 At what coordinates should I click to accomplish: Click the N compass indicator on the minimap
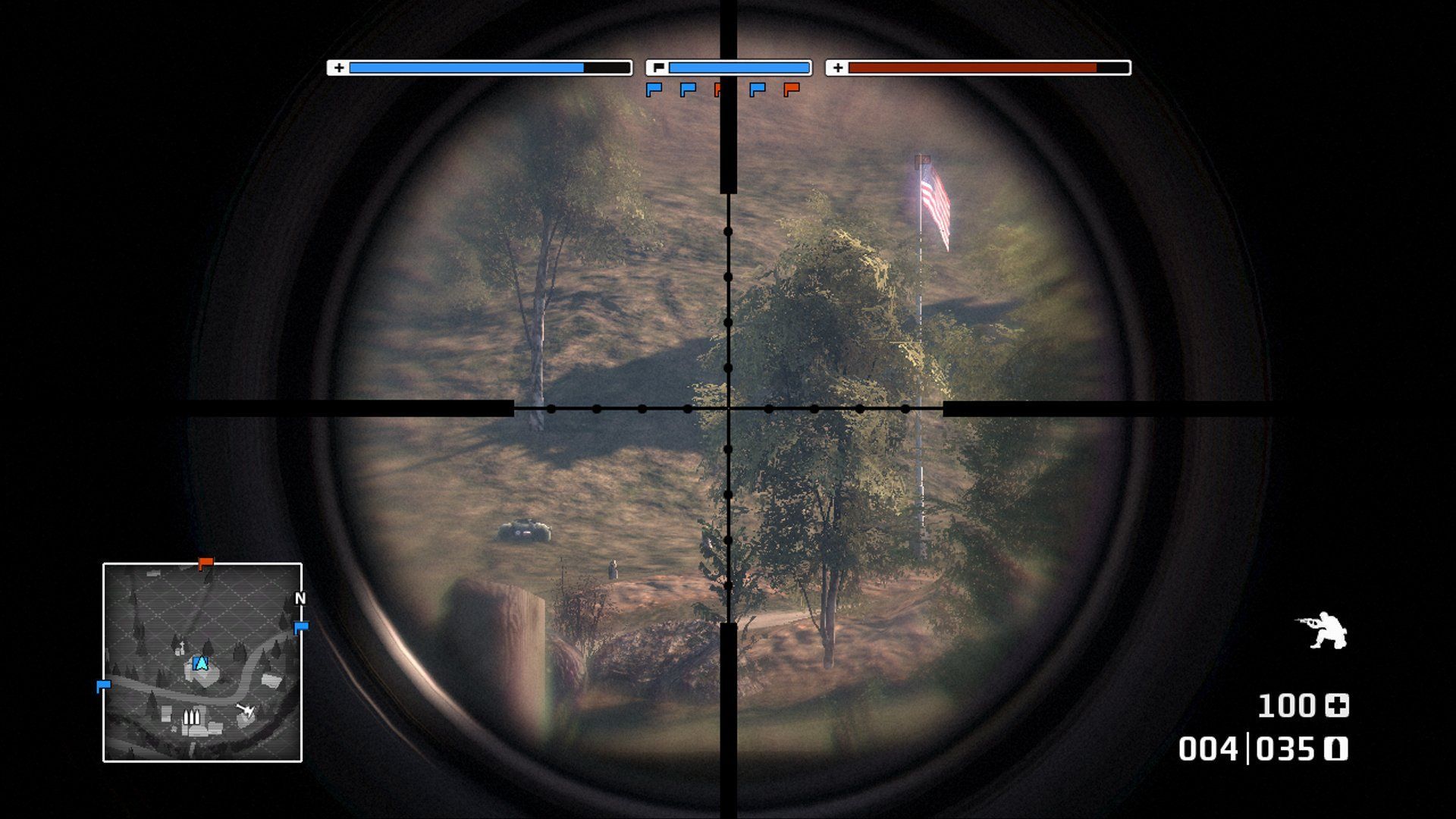300,598
